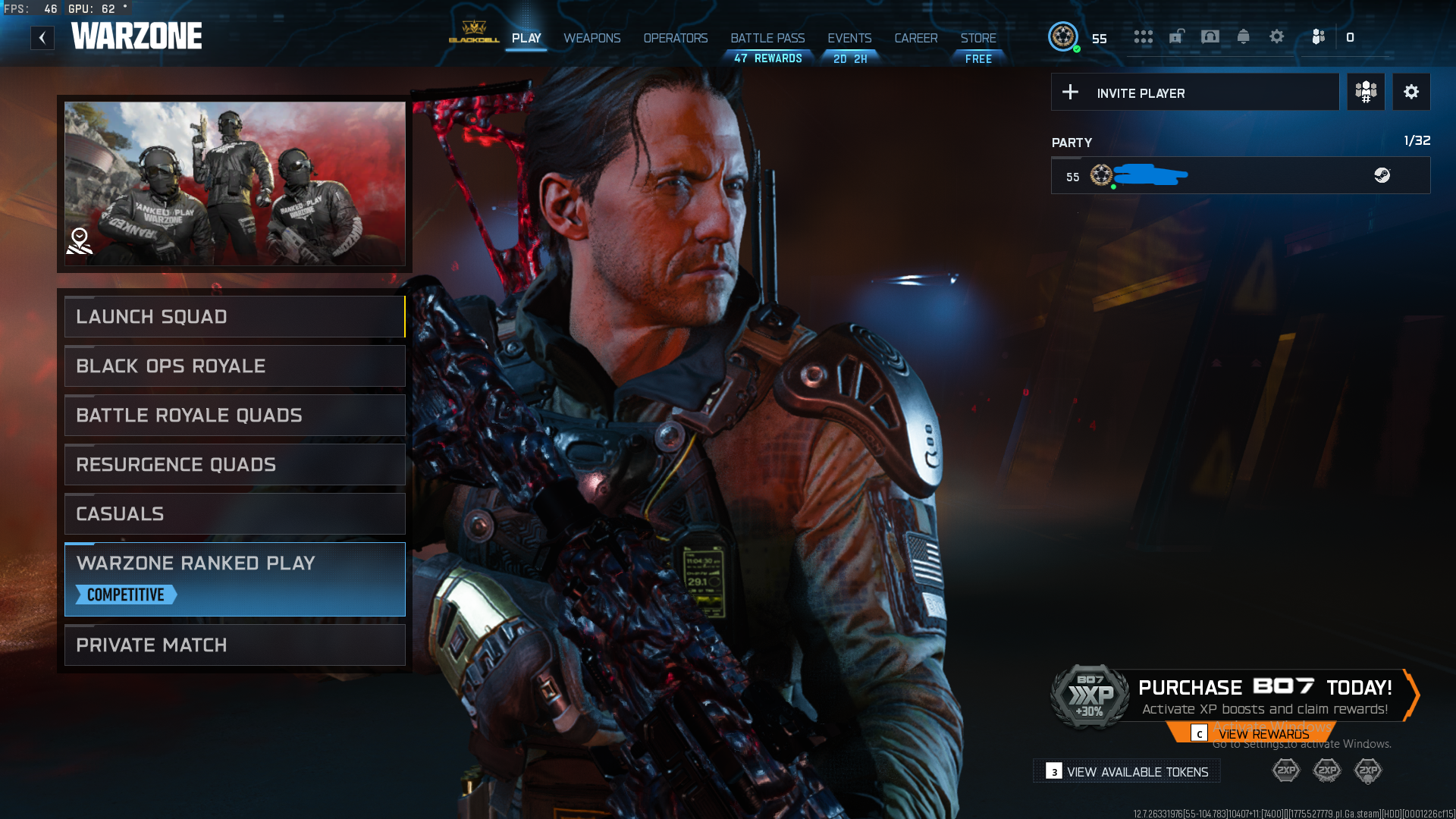The width and height of the screenshot is (1456, 819).
Task: Open the top bar settings gear
Action: tap(1276, 37)
